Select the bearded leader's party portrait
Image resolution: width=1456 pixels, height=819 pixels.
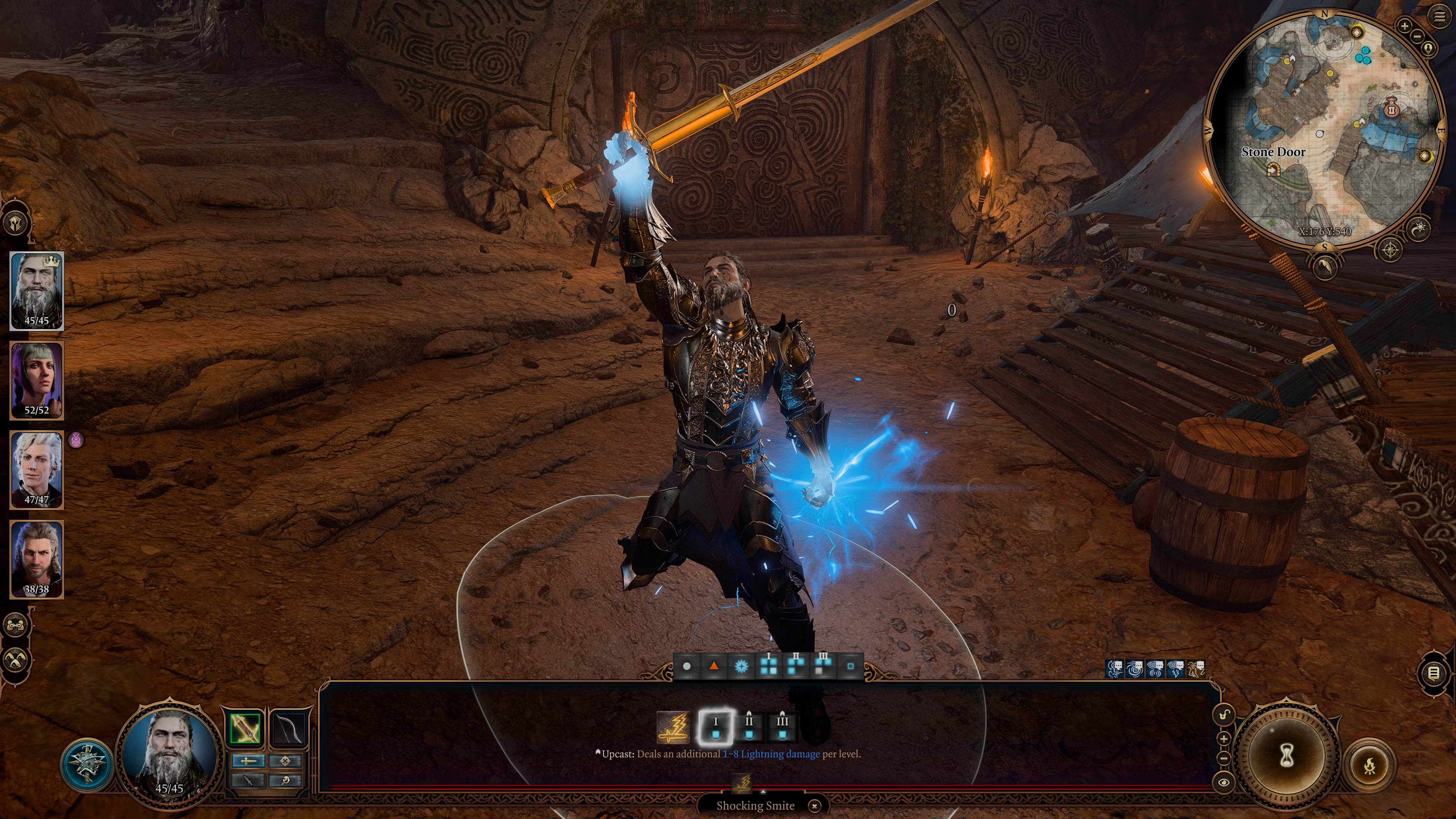click(37, 290)
